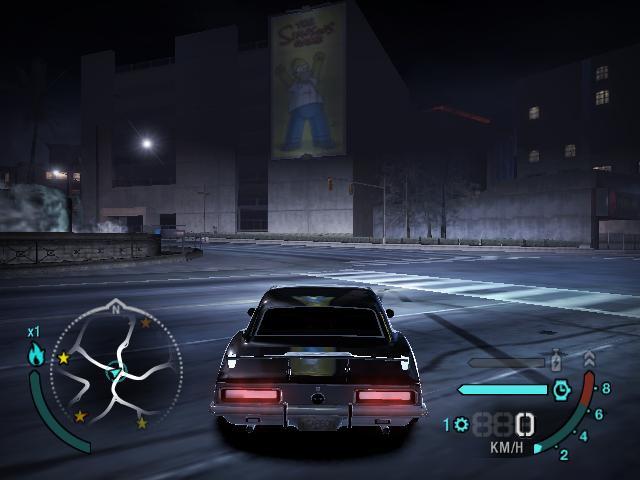640x480 pixels.
Task: Click the blue heat flame icon
Action: tap(36, 353)
